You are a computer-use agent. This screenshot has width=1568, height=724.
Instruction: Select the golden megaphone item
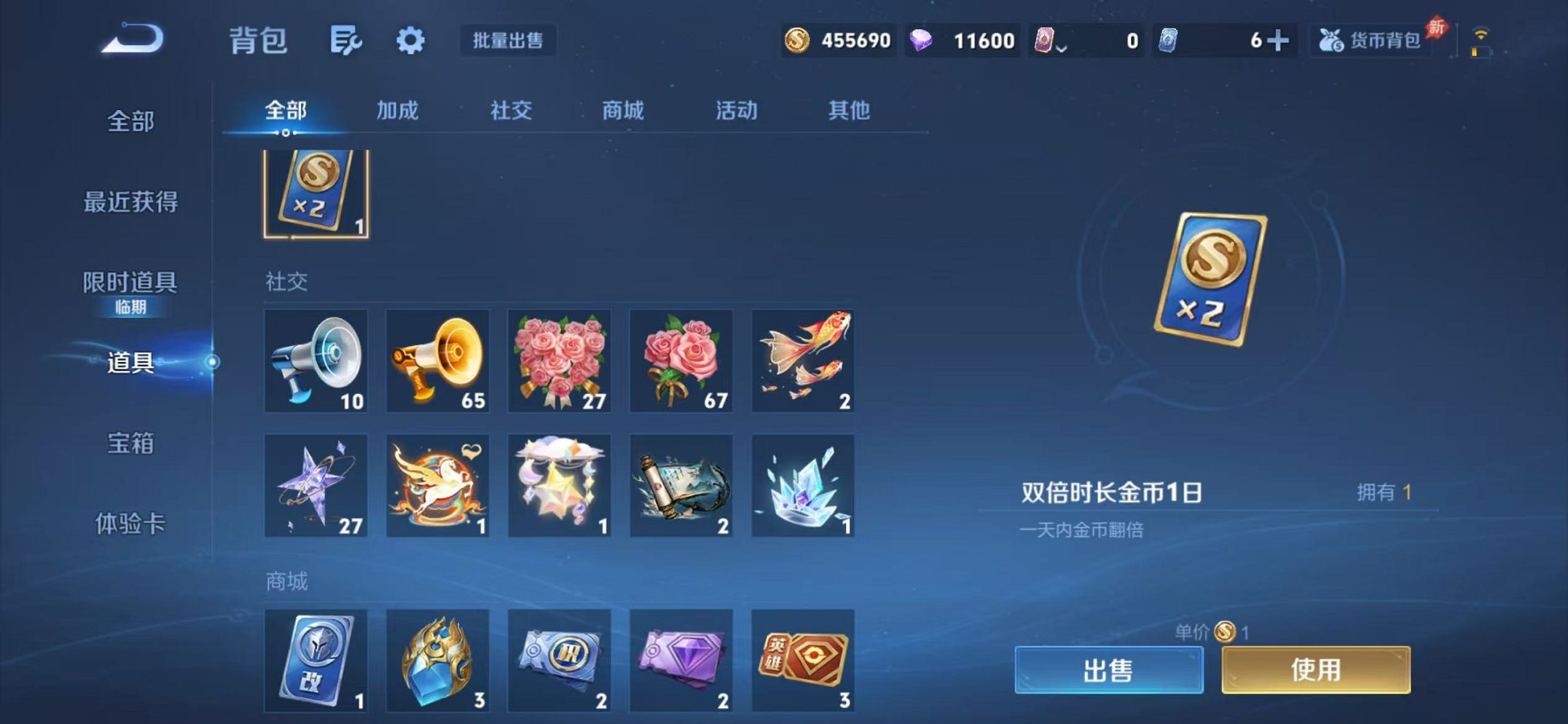(x=436, y=360)
